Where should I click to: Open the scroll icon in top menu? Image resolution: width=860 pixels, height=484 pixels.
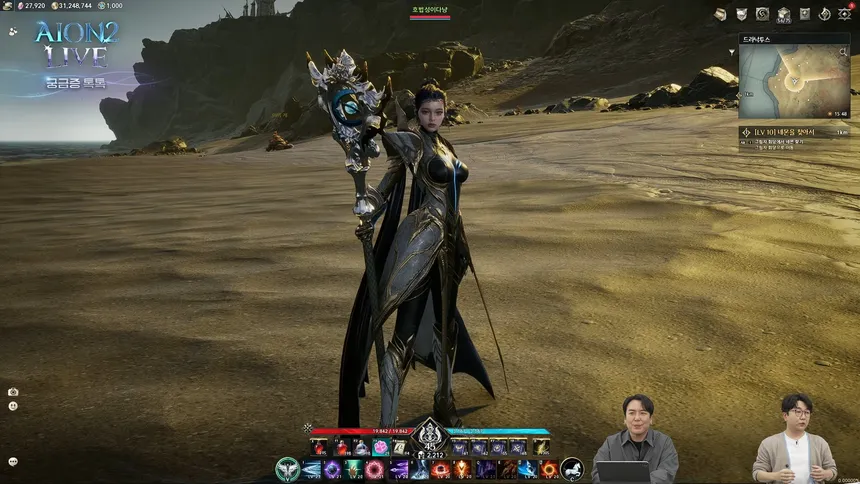(x=720, y=14)
